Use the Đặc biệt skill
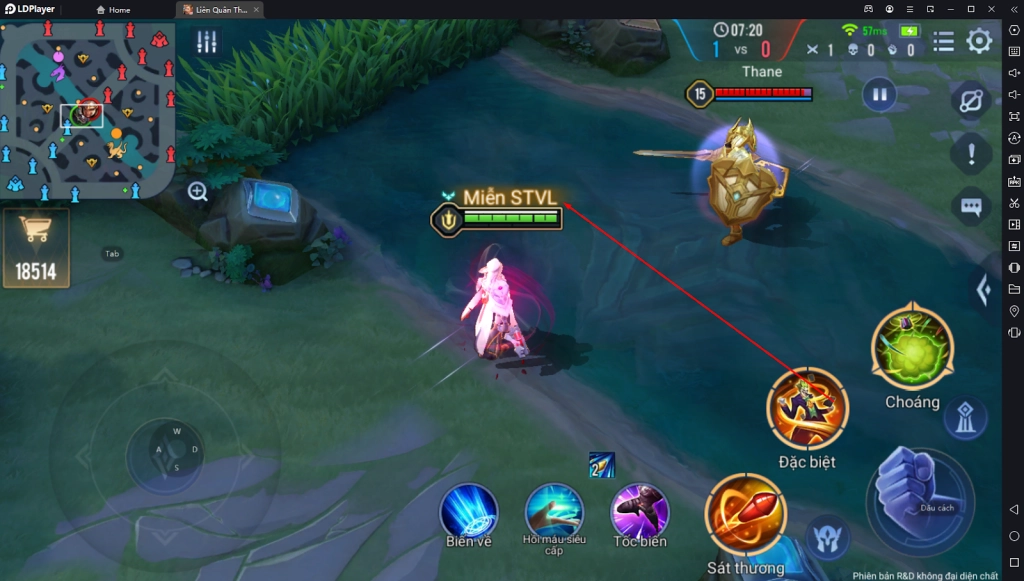The height and width of the screenshot is (581, 1024). click(x=807, y=408)
